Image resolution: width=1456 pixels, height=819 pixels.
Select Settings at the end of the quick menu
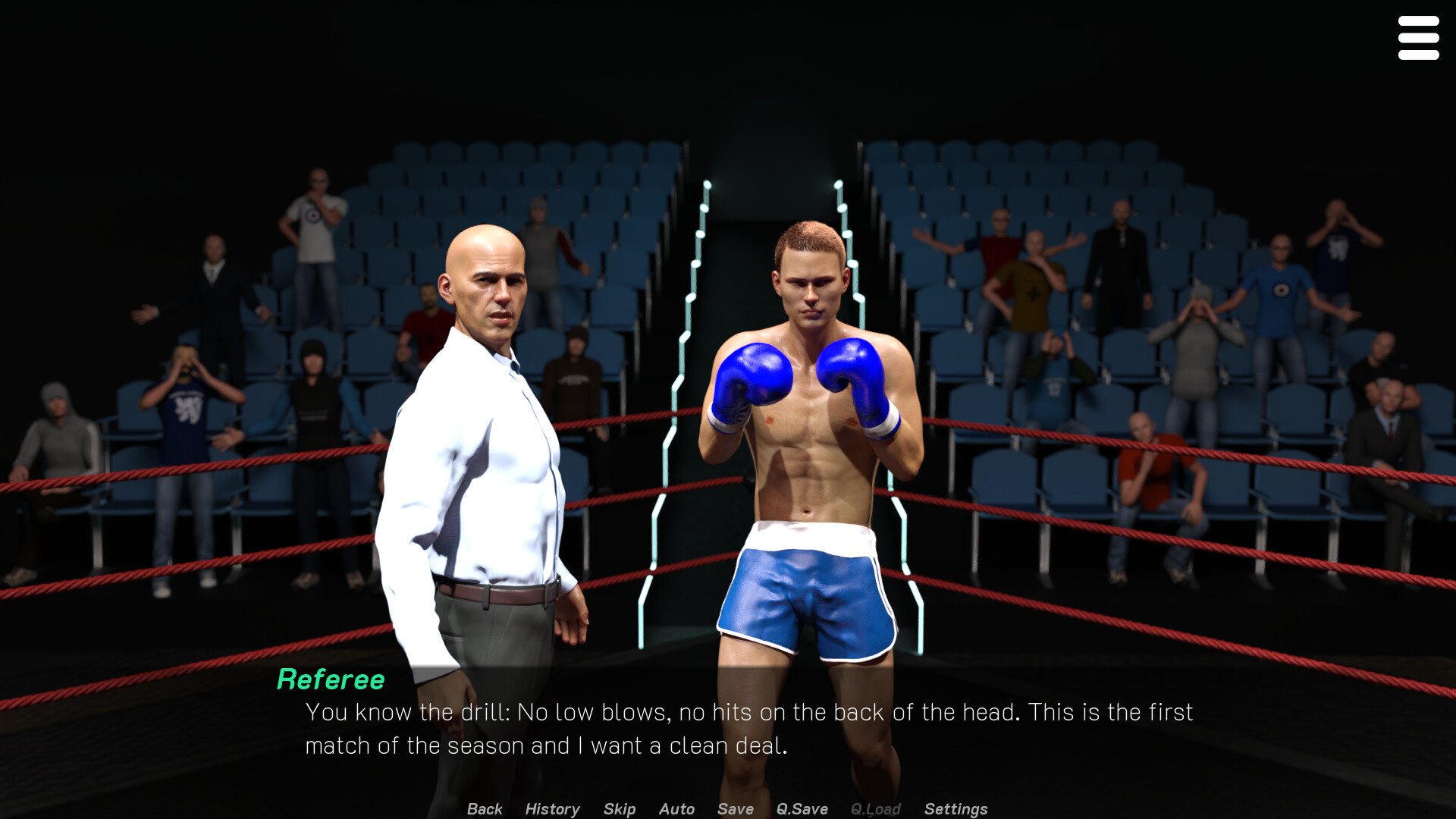(x=955, y=809)
